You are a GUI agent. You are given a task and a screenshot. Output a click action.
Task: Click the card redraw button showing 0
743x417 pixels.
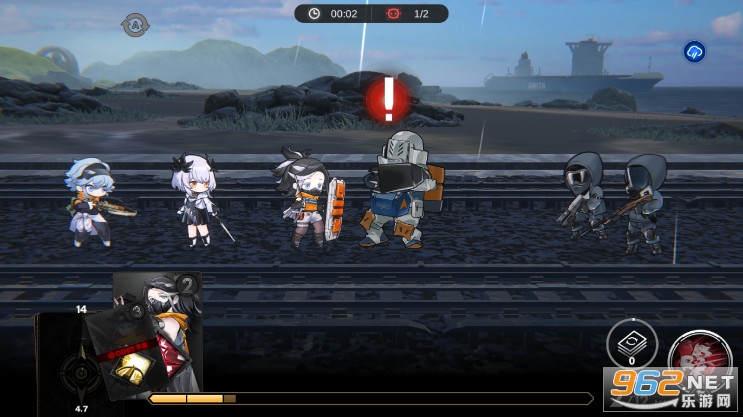click(x=632, y=345)
